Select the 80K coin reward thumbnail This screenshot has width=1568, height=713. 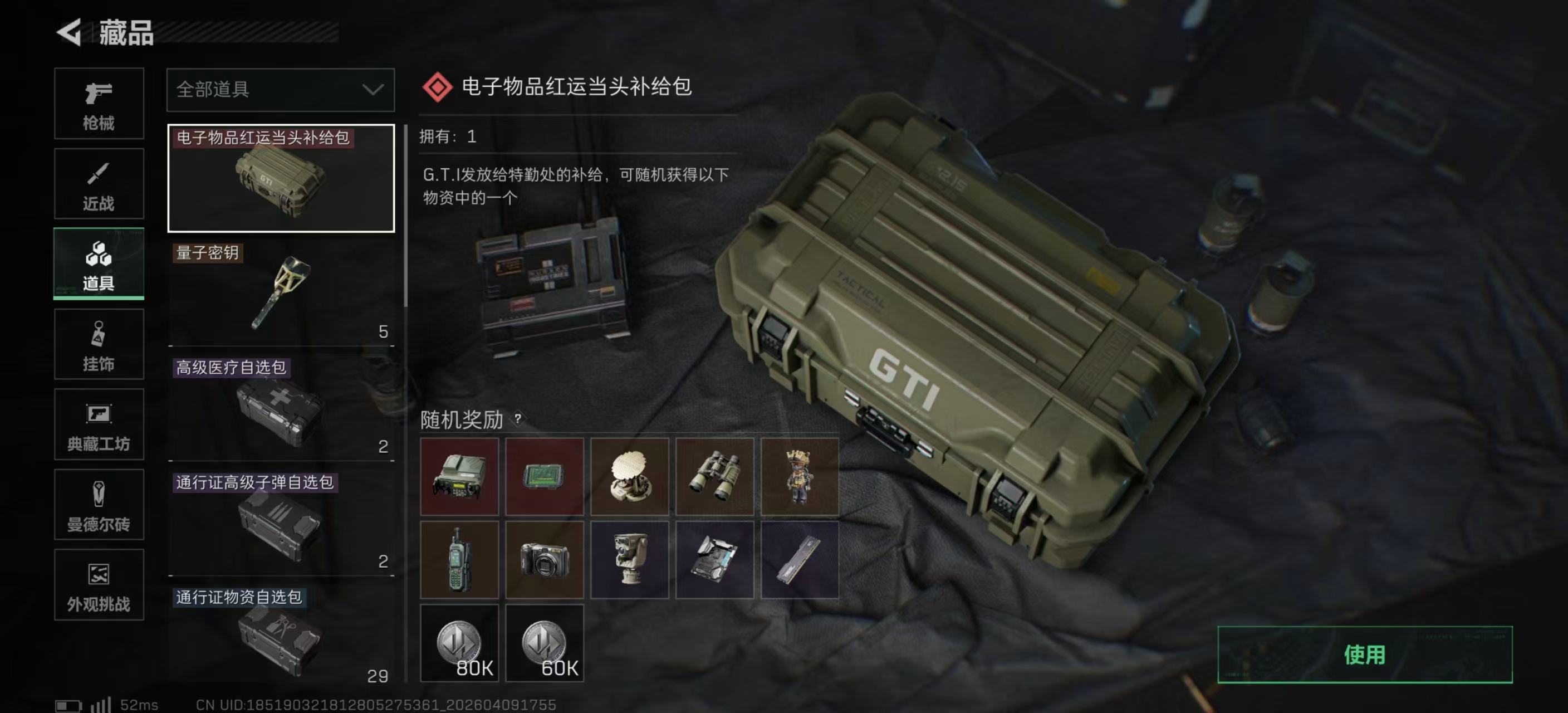460,642
